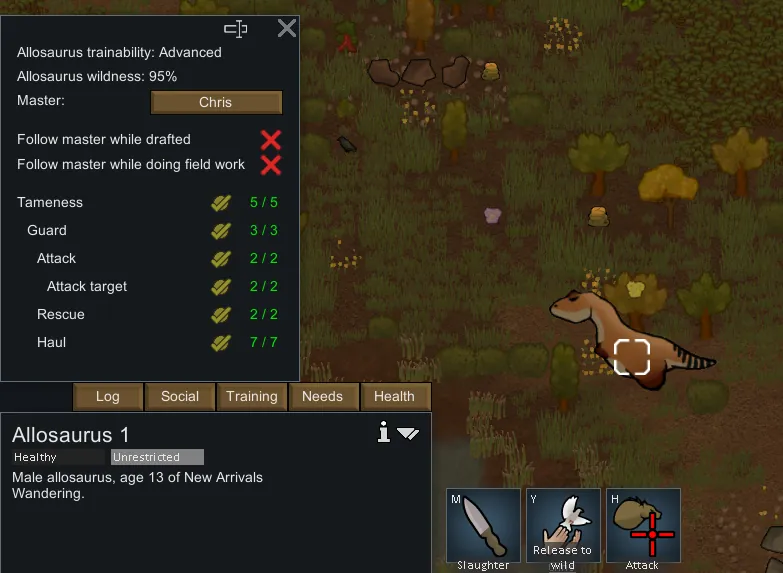Toggle Haul training checkmark
The width and height of the screenshot is (783, 573).
click(221, 343)
